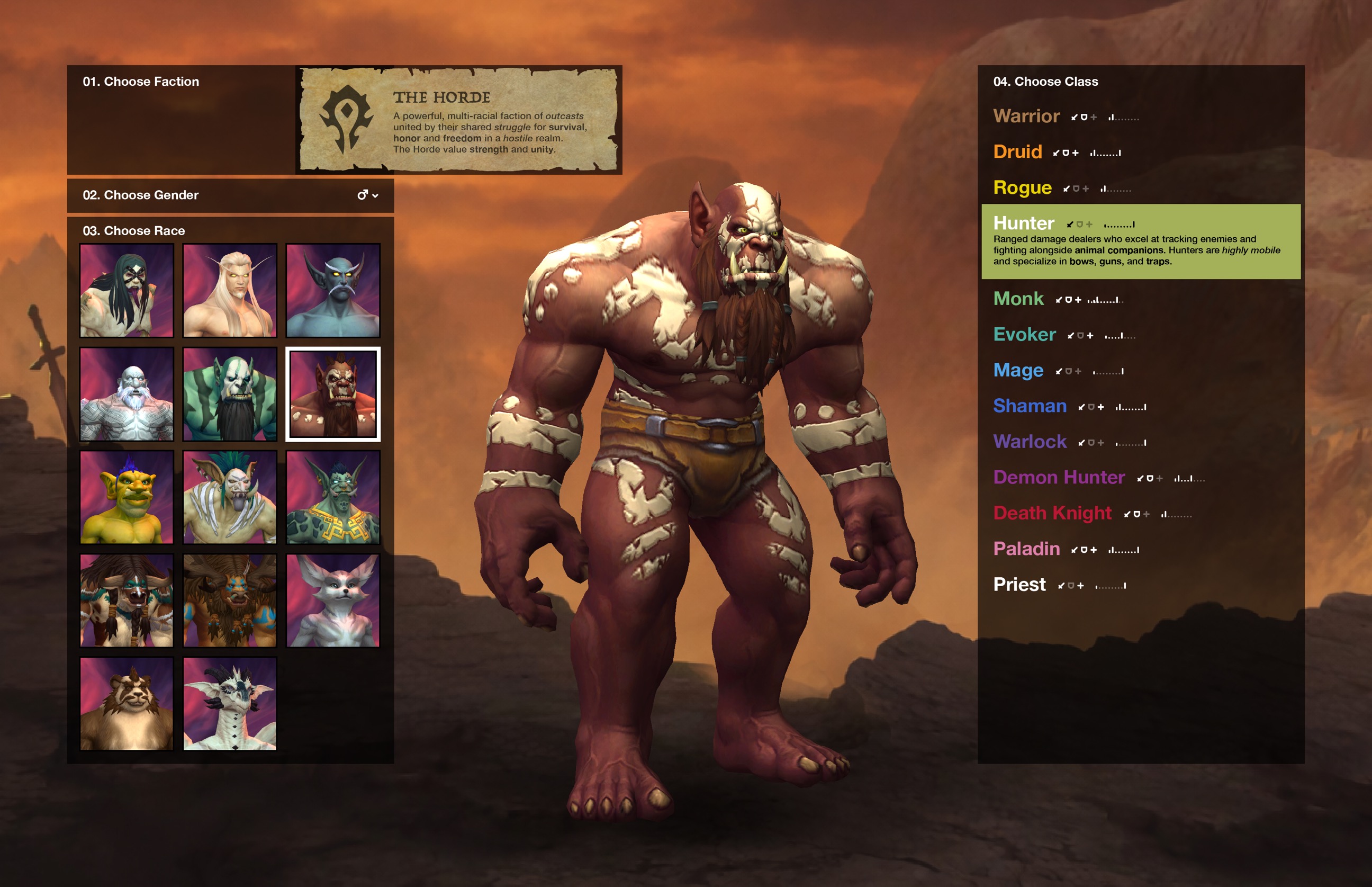Choose the Shaman class

1030,406
